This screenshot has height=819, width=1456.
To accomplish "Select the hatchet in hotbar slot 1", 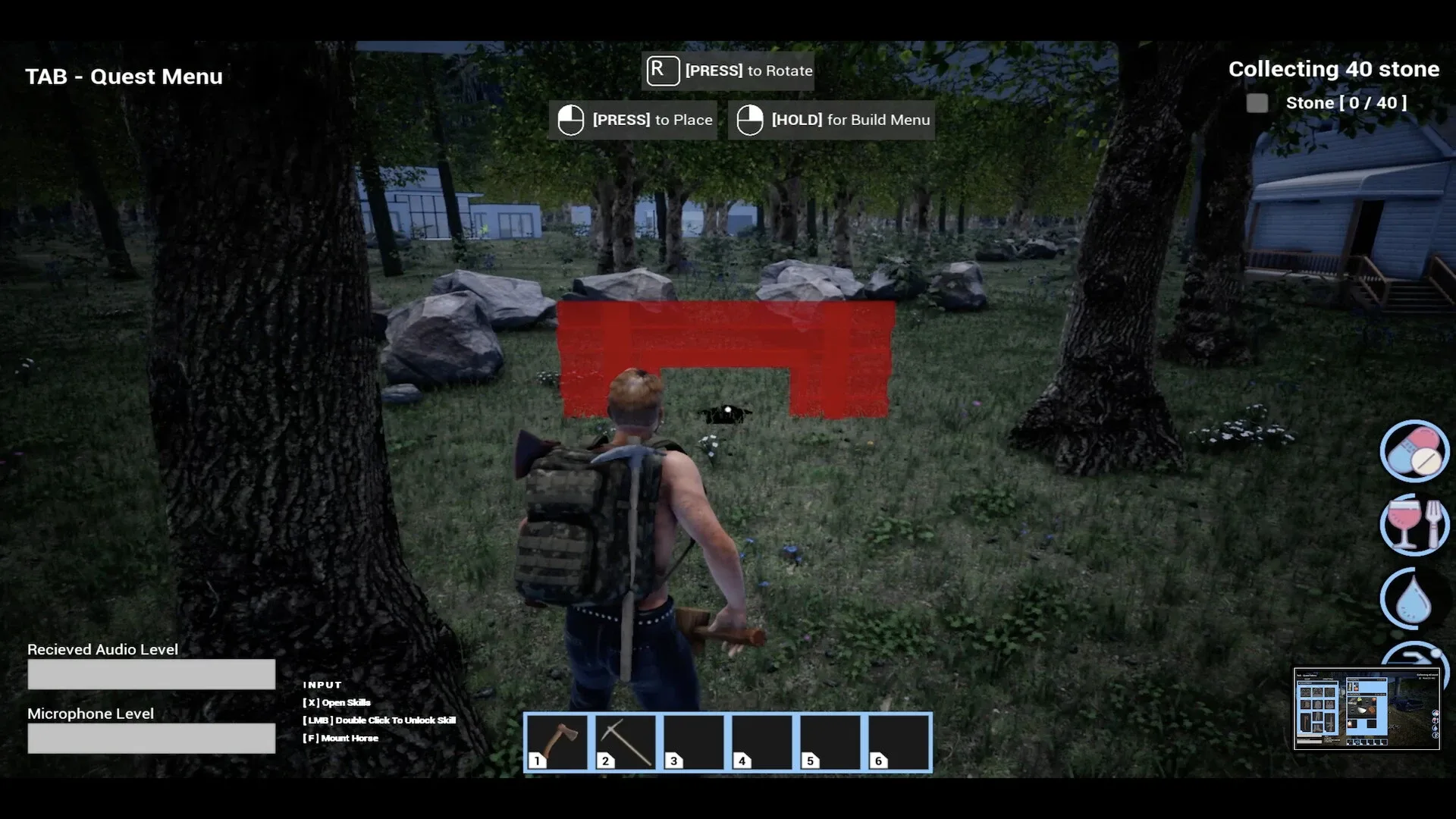I will [559, 742].
